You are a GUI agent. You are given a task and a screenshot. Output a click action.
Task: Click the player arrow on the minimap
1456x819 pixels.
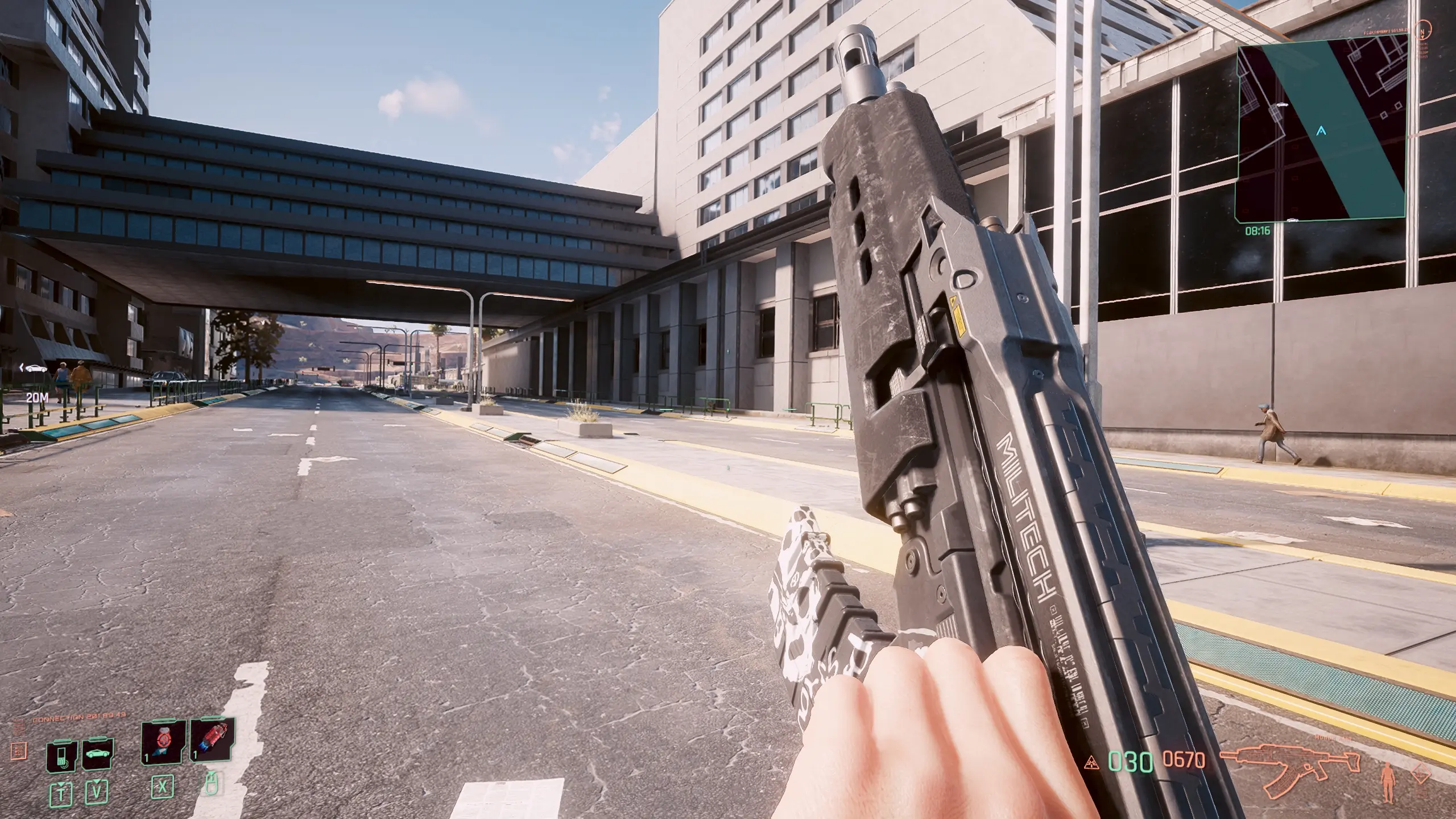tap(1321, 131)
